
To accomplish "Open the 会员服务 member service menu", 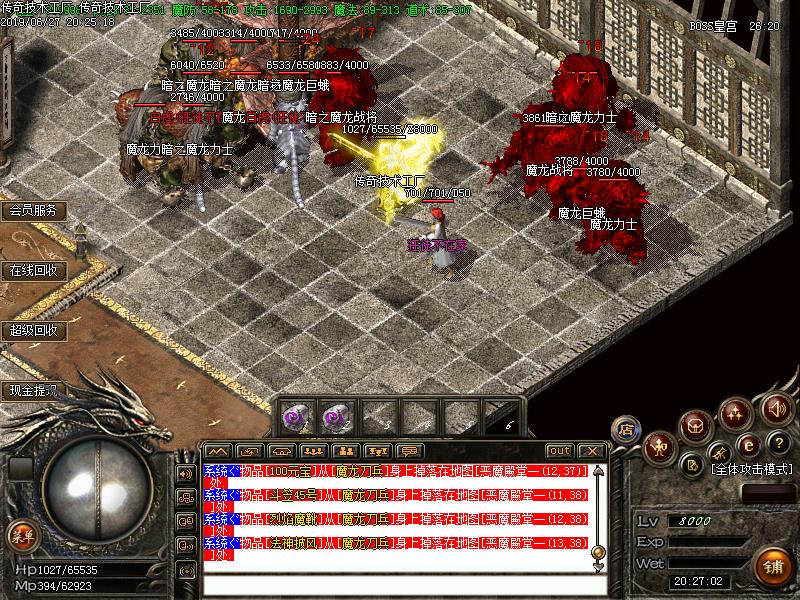I will (33, 211).
